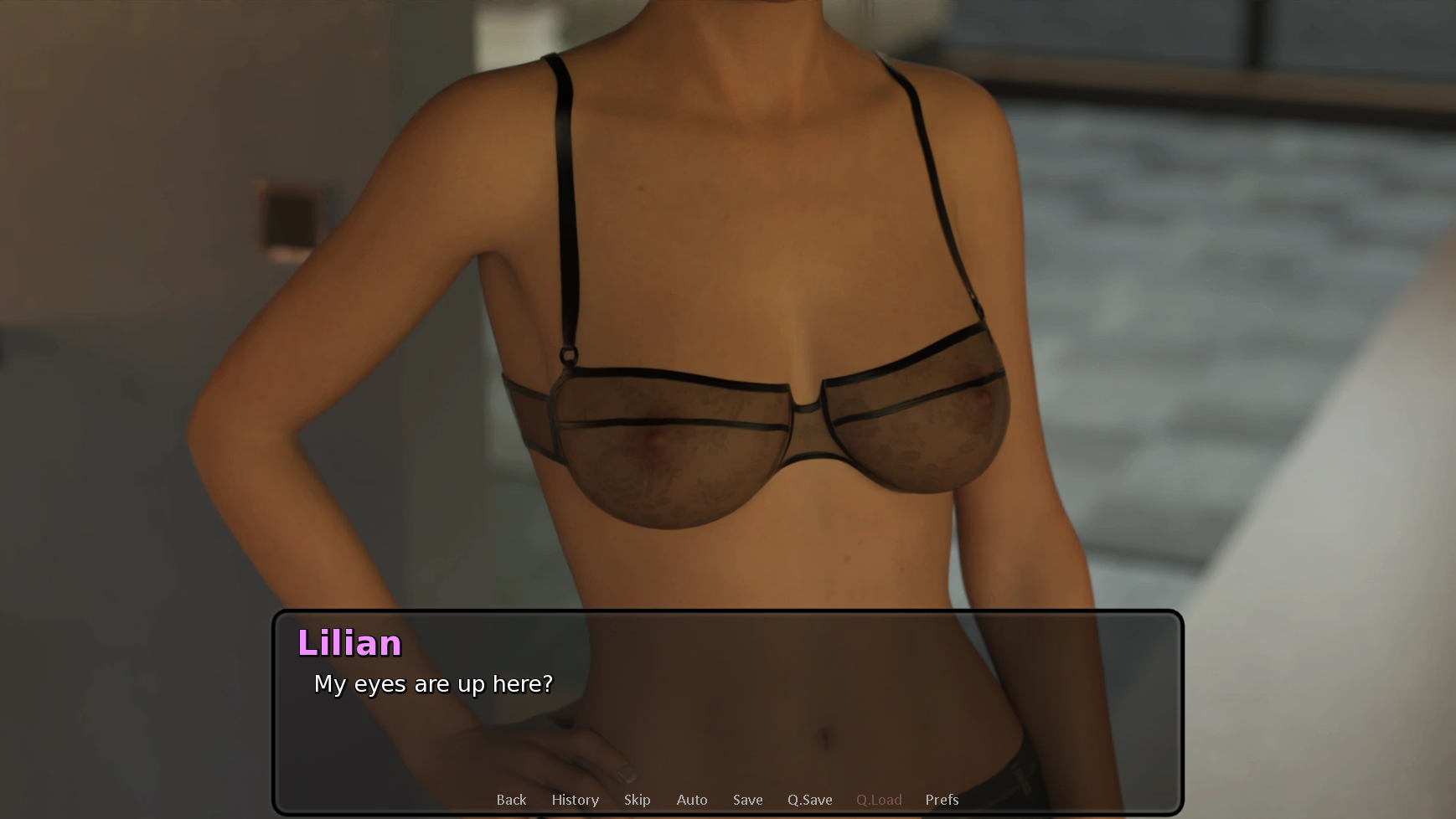Viewport: 1456px width, 819px height.
Task: Go back using the Back button
Action: coord(511,800)
